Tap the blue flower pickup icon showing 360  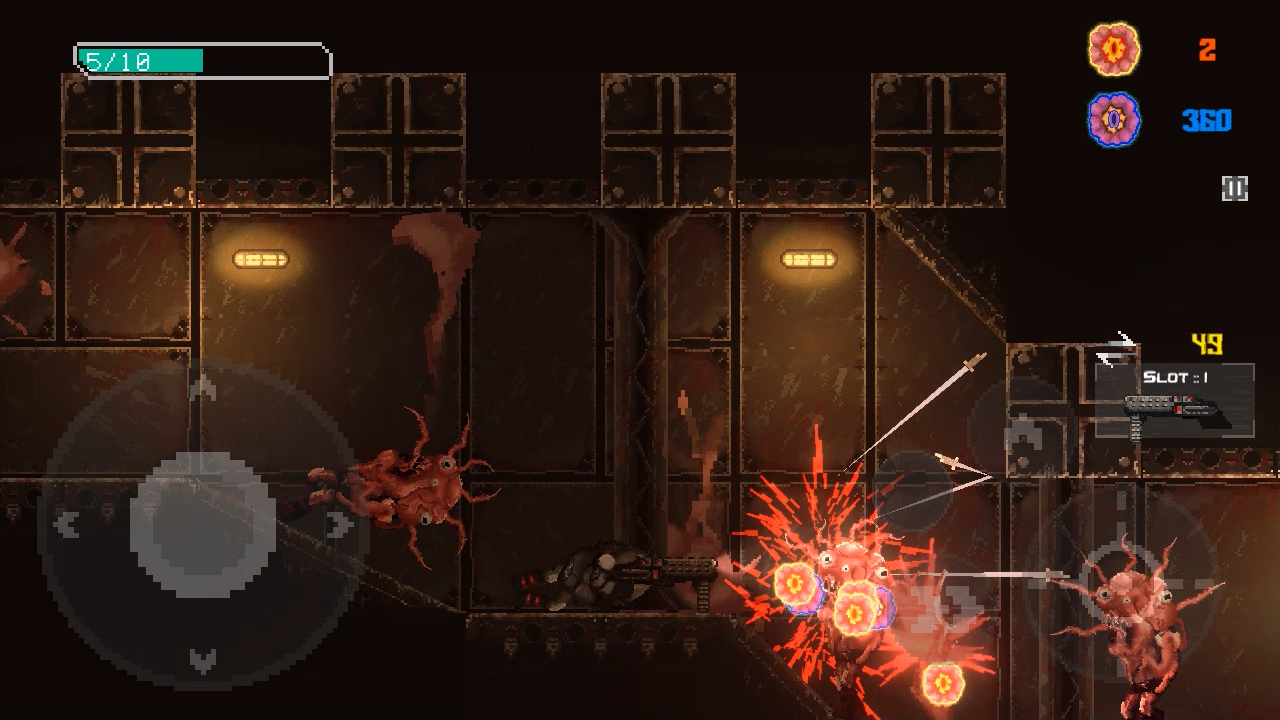(x=1113, y=119)
